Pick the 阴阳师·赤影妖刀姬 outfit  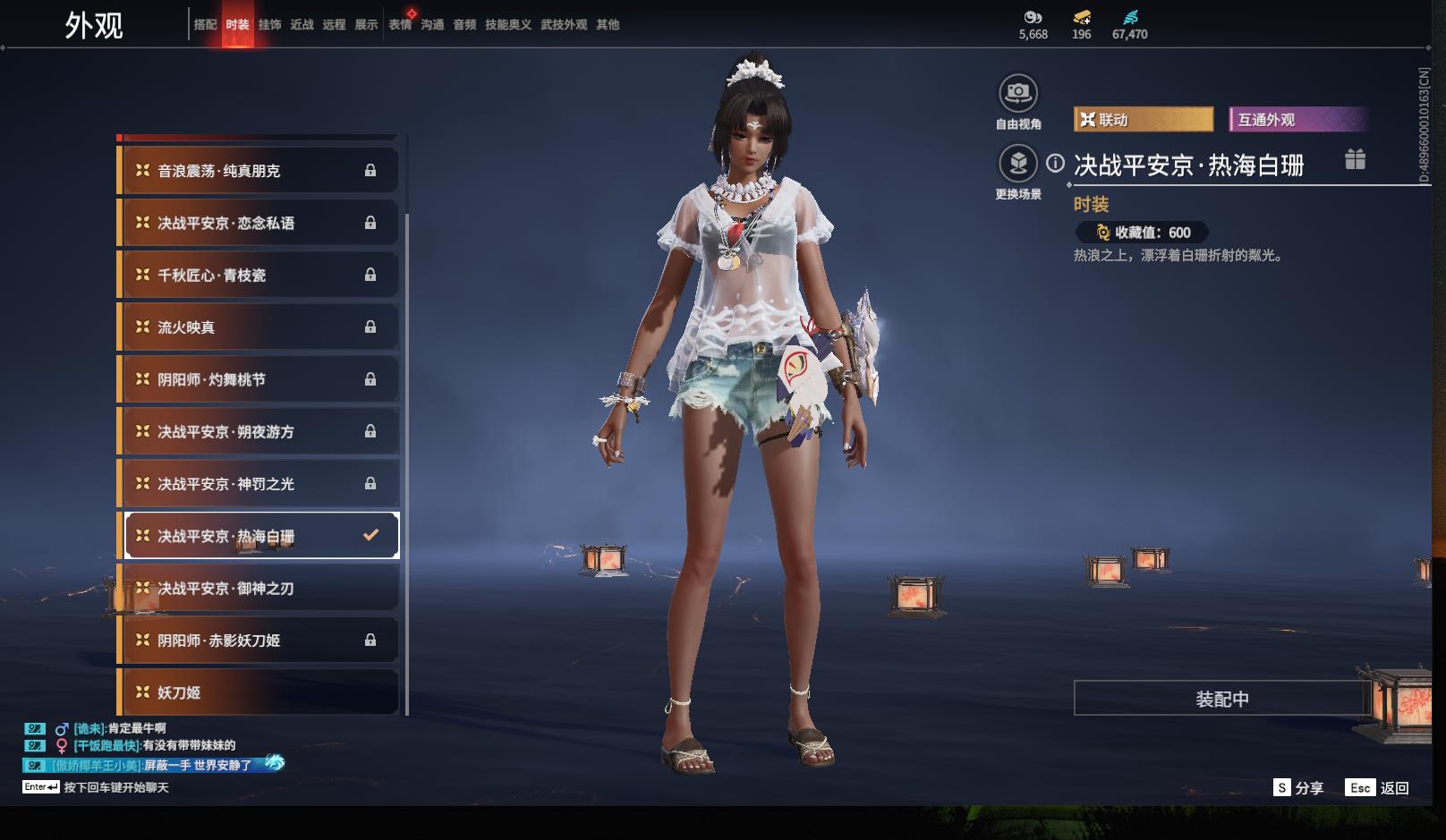tap(259, 641)
